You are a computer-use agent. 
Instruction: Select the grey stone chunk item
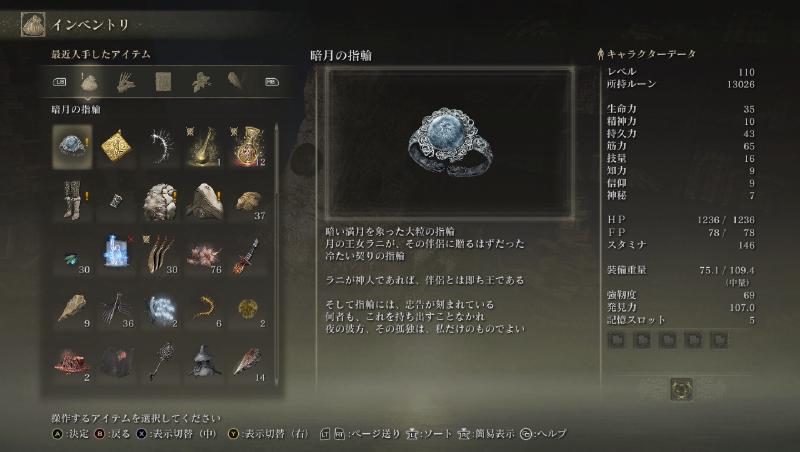coord(160,199)
